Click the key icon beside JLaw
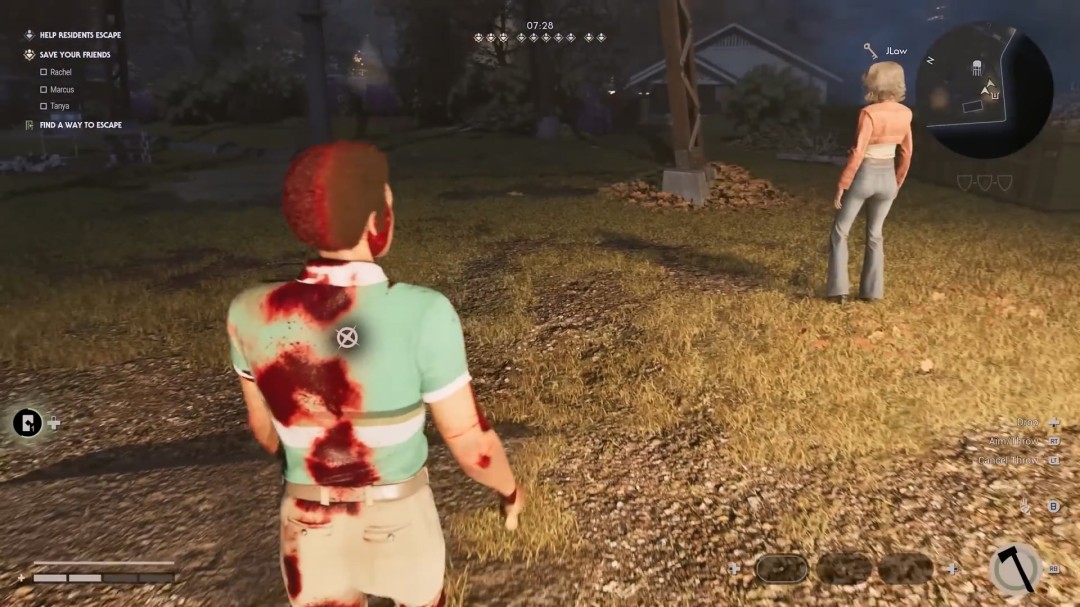 (871, 50)
